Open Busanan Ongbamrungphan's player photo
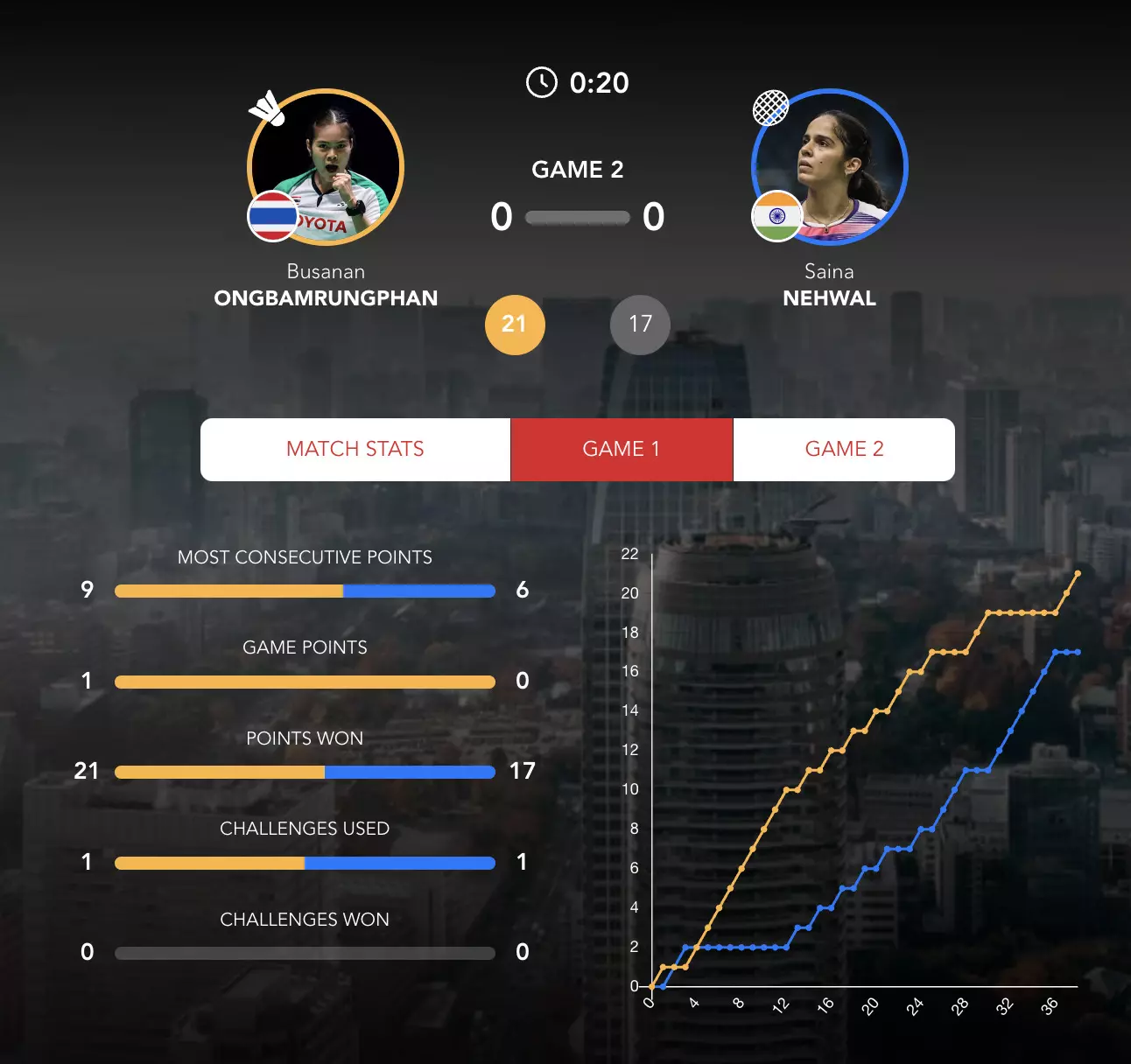 [326, 166]
